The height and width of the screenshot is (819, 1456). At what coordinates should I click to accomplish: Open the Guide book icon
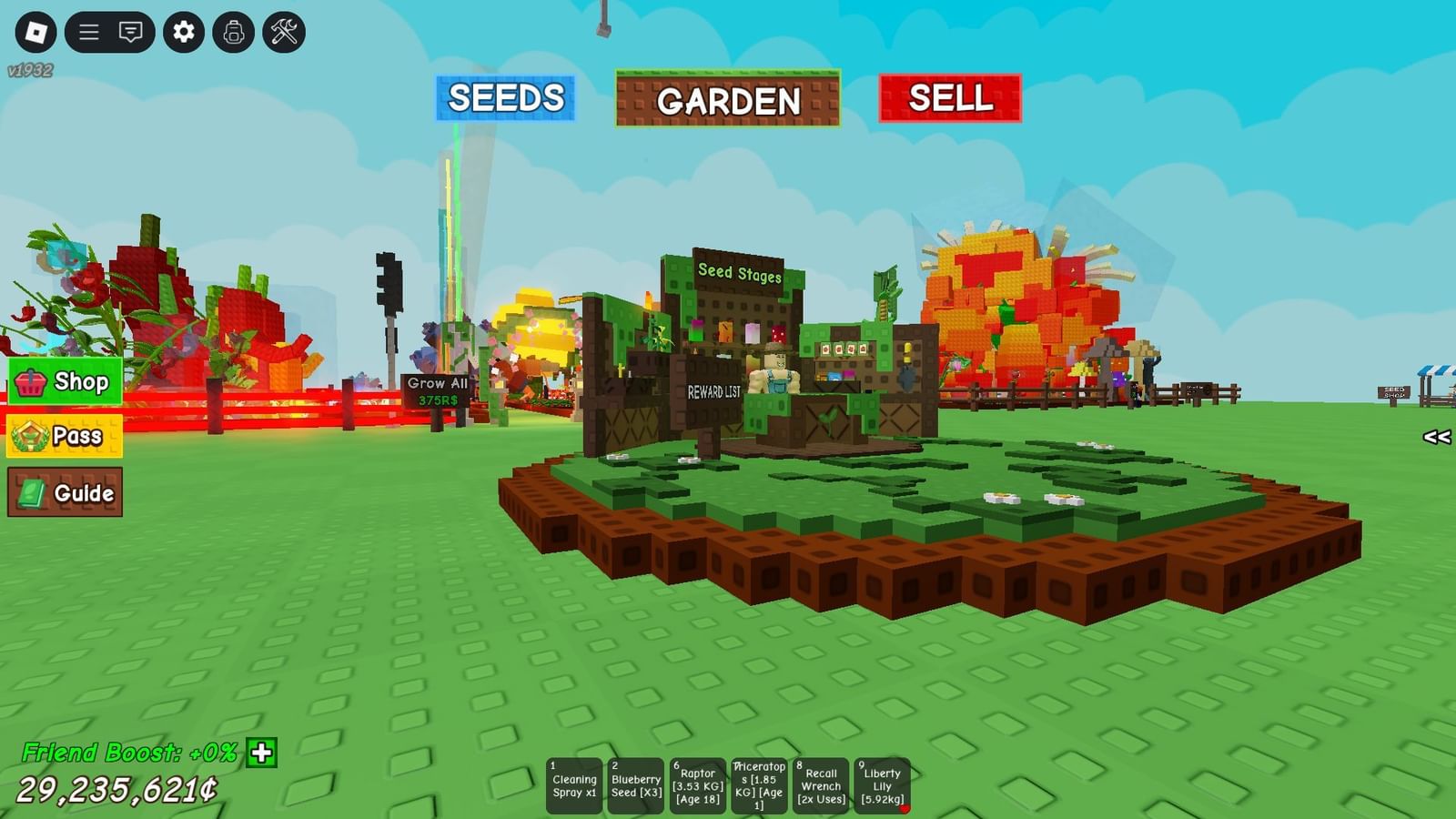pos(66,492)
